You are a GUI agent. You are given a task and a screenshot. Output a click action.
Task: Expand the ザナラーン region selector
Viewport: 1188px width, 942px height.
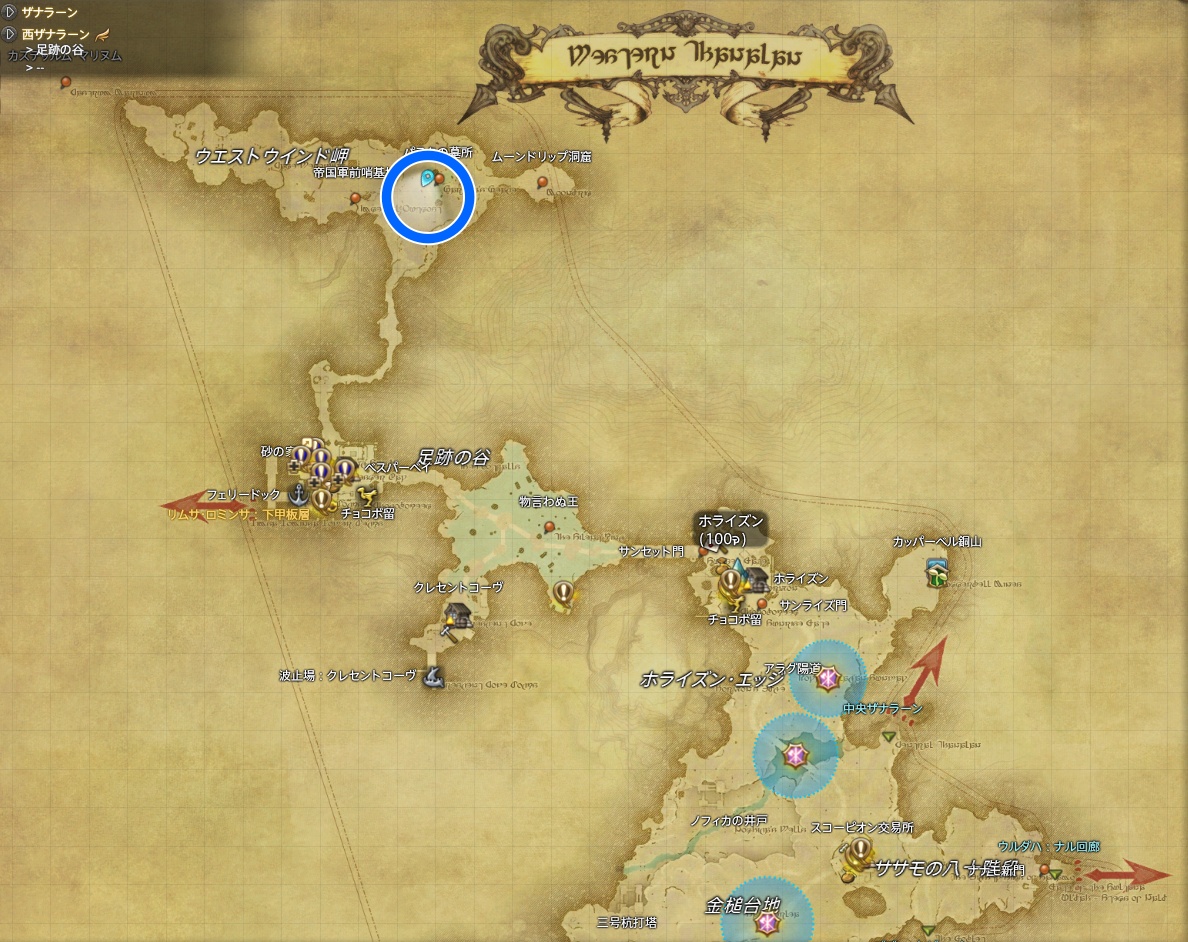(x=10, y=12)
